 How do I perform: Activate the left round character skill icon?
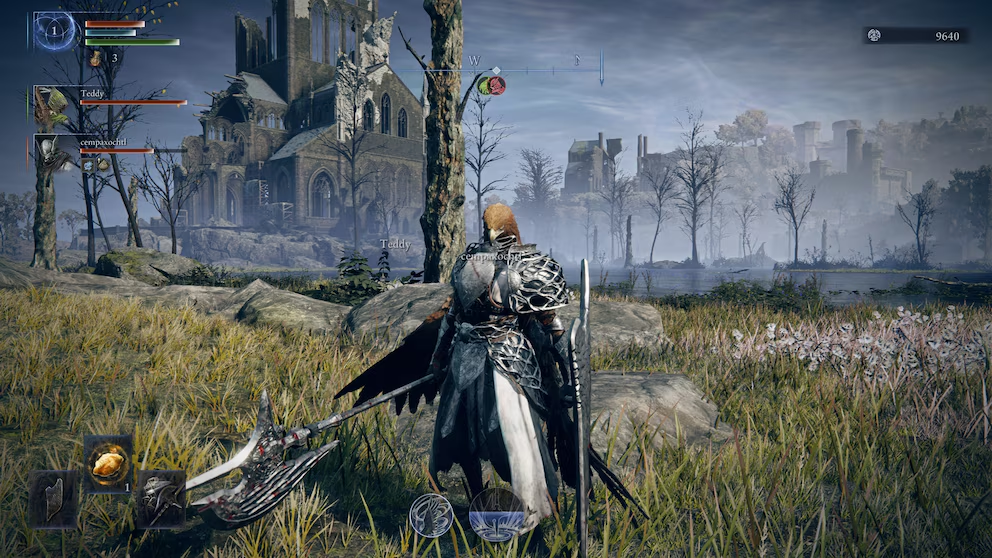(x=430, y=514)
